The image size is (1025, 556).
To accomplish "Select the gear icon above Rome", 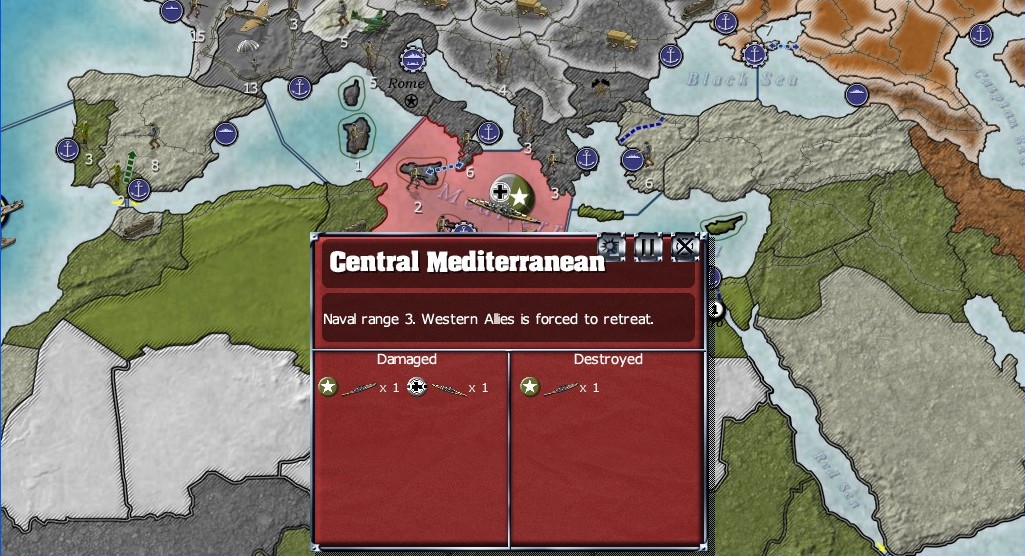I will click(412, 59).
